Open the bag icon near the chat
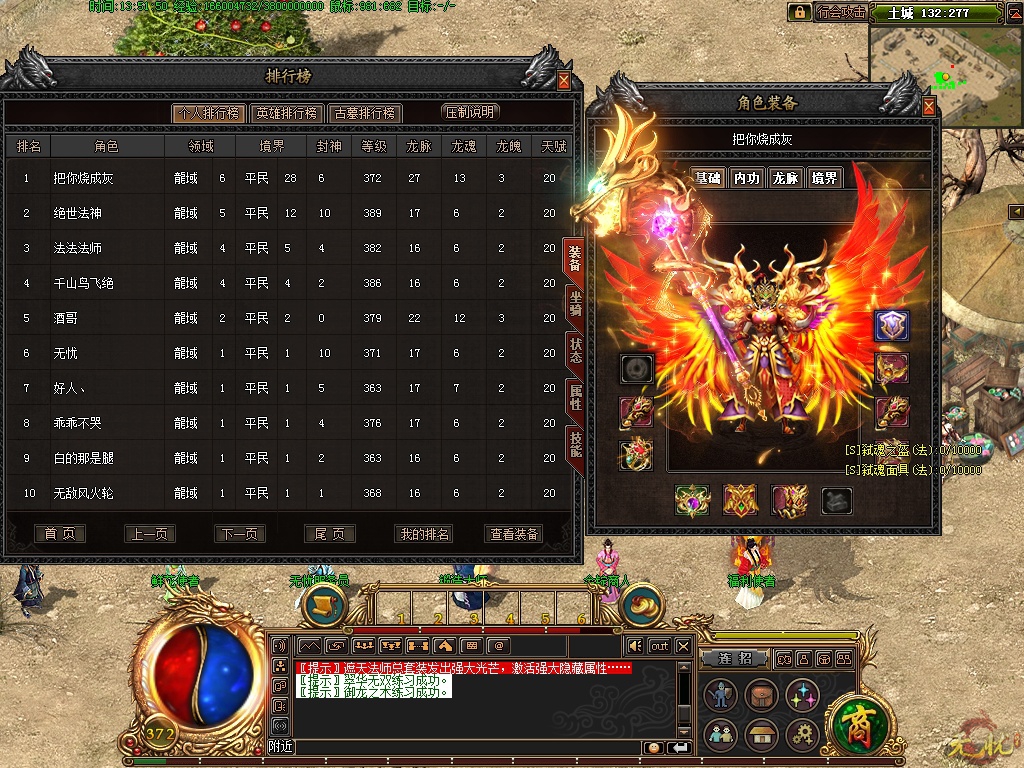This screenshot has height=768, width=1024. (760, 695)
